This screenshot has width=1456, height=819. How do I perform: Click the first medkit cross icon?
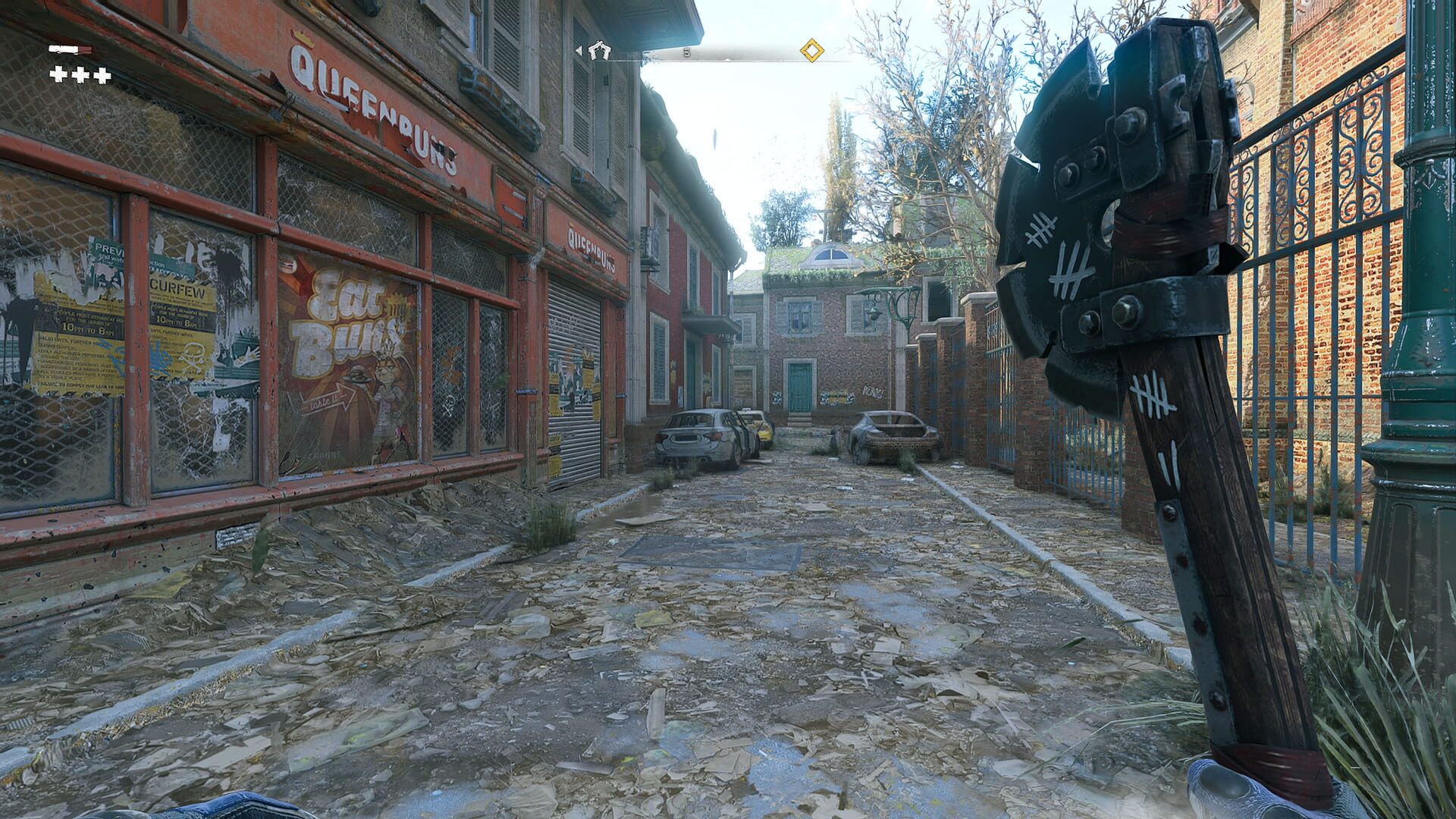58,74
